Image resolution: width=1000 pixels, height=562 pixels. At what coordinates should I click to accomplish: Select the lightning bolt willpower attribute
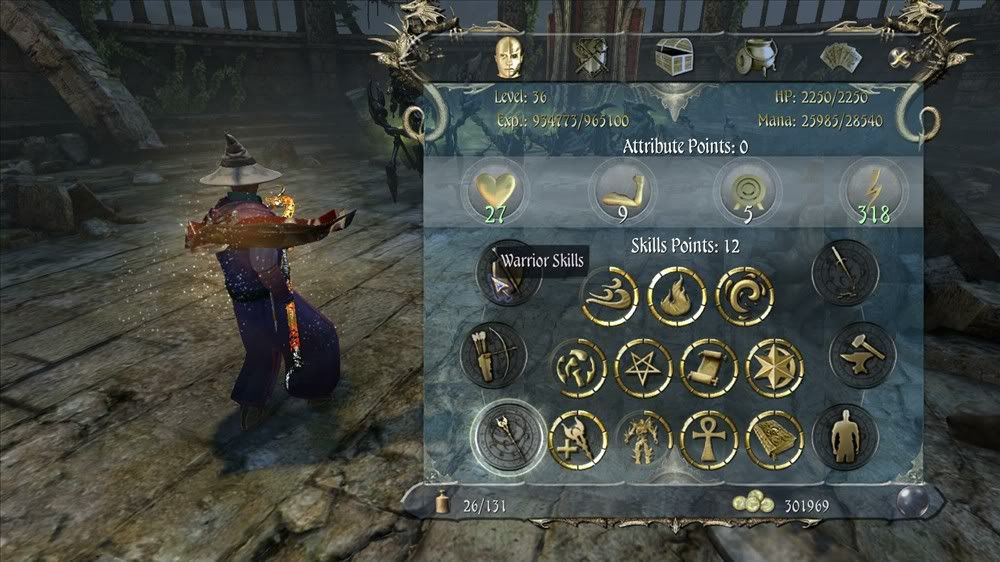[x=870, y=189]
